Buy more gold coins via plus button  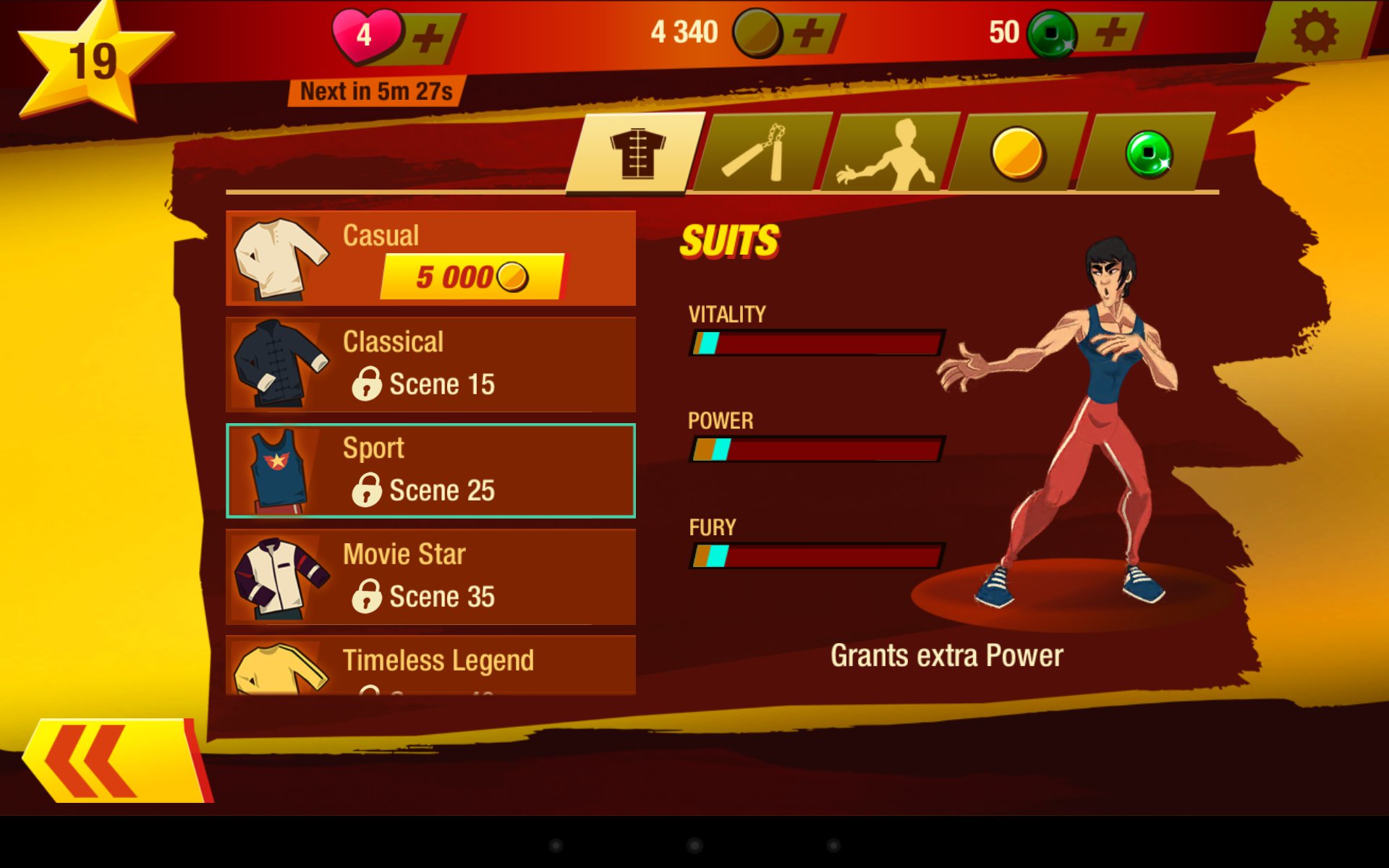(x=809, y=33)
